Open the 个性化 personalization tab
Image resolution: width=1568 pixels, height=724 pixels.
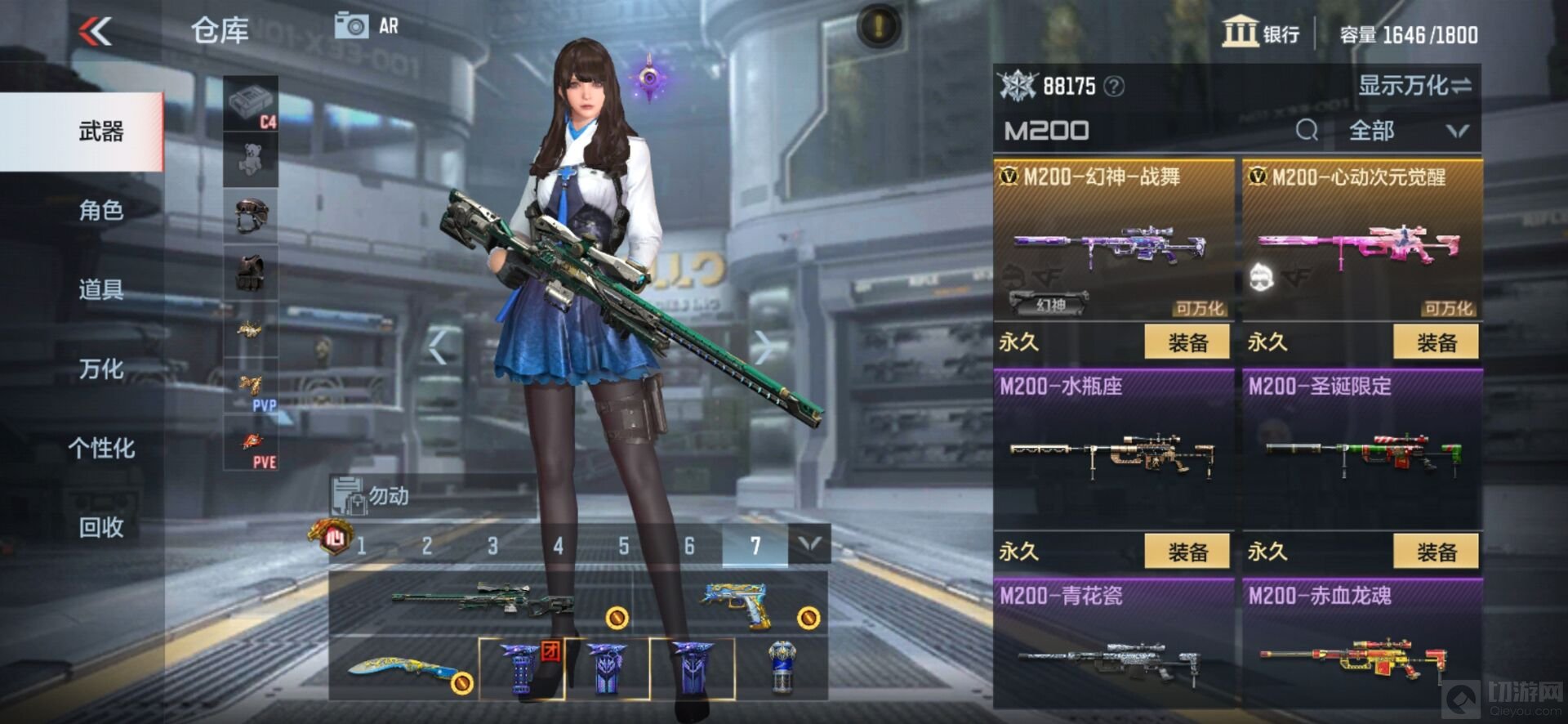click(100, 448)
